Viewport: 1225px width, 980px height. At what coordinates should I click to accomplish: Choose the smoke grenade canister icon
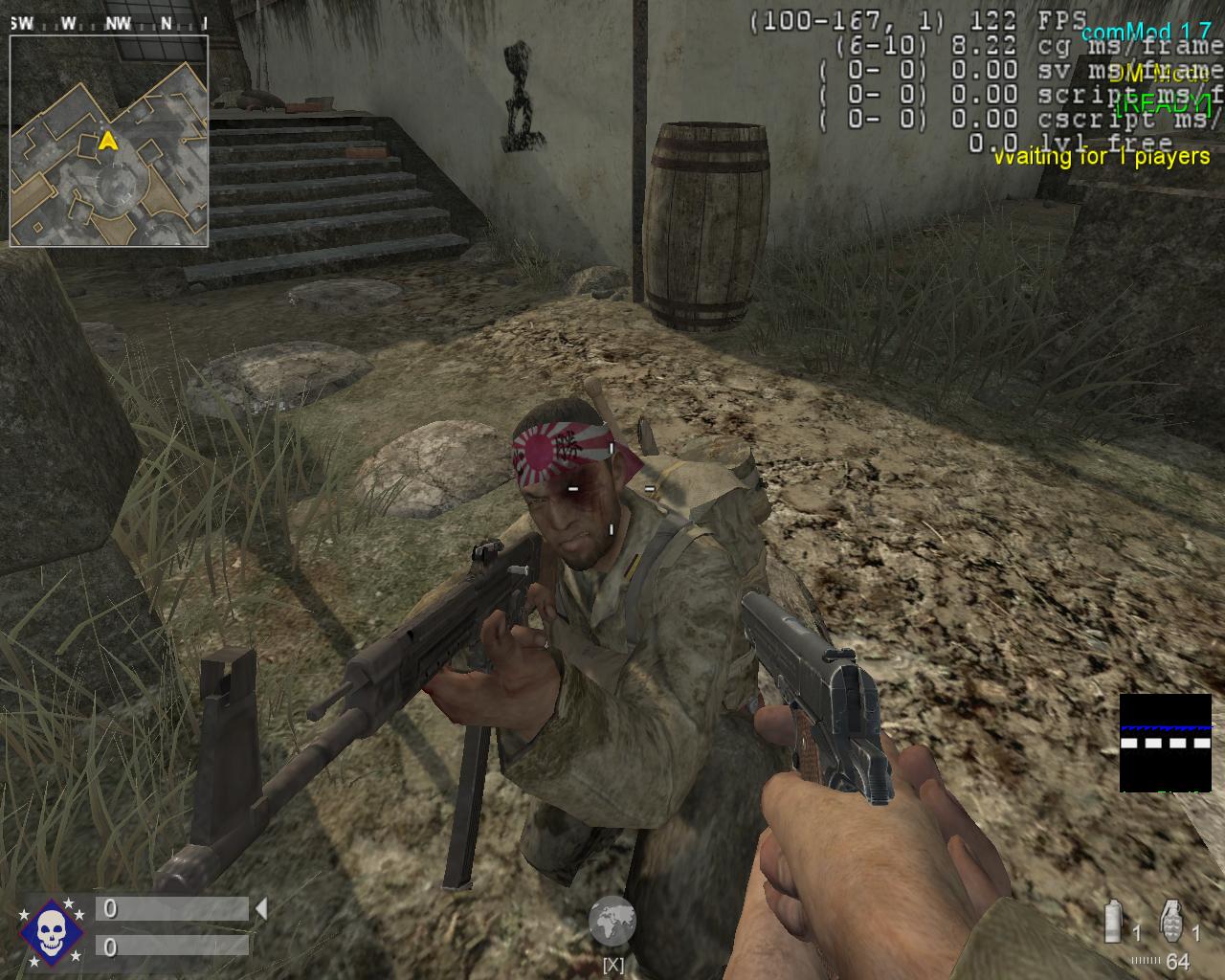[1114, 923]
